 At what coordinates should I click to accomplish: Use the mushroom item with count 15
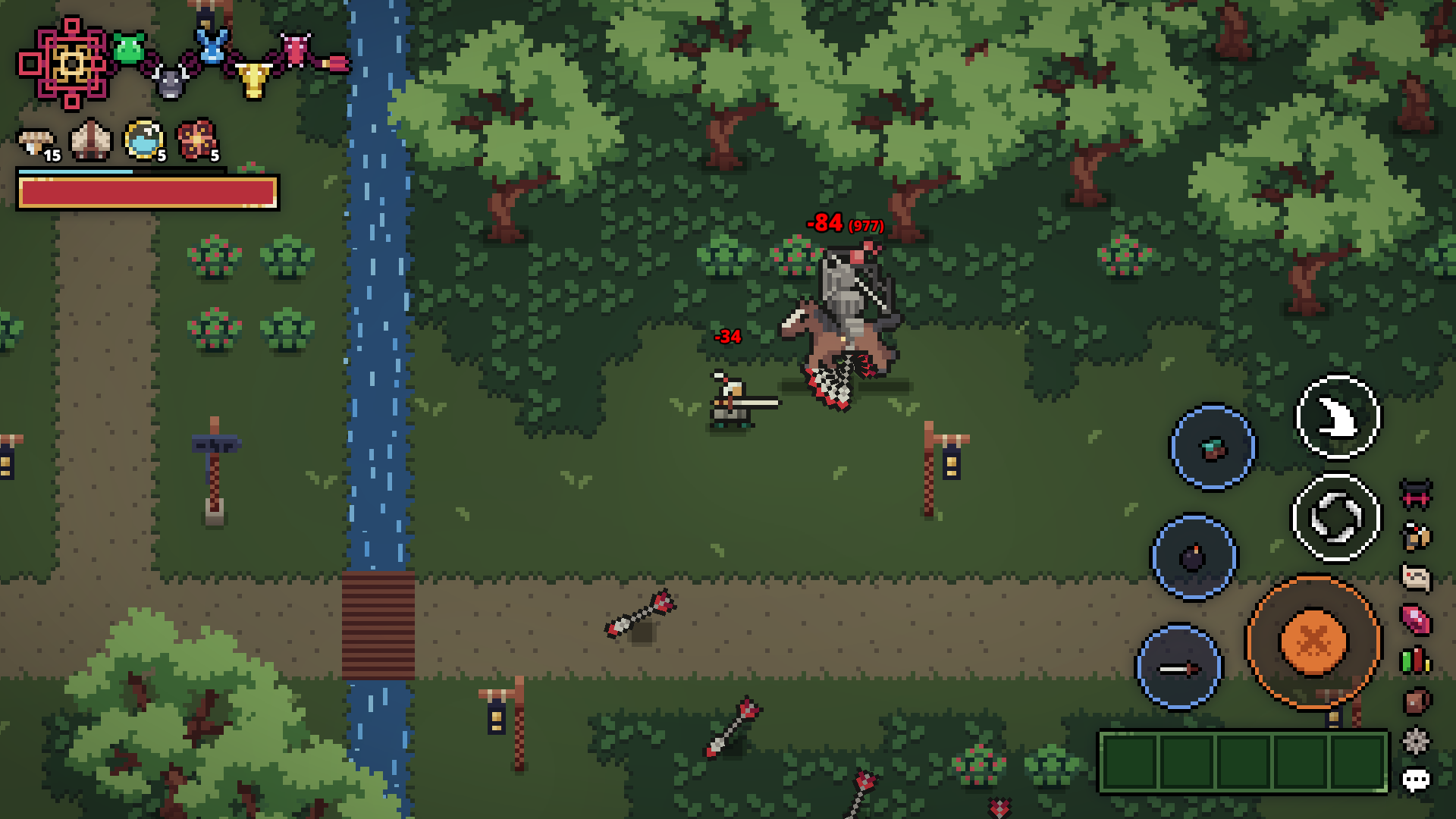(x=34, y=140)
